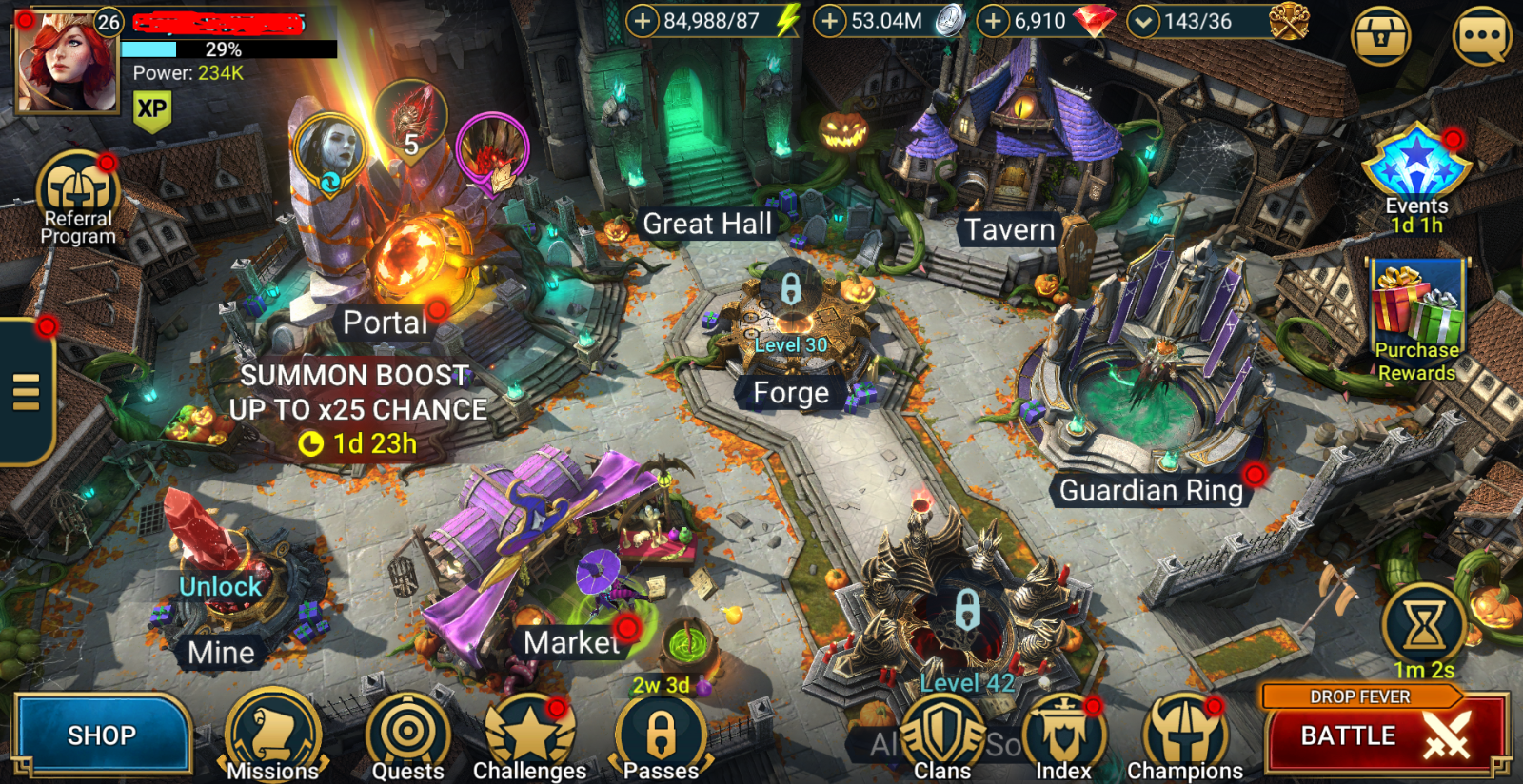Open the Index banner icon
The image size is (1523, 784).
click(x=1064, y=731)
